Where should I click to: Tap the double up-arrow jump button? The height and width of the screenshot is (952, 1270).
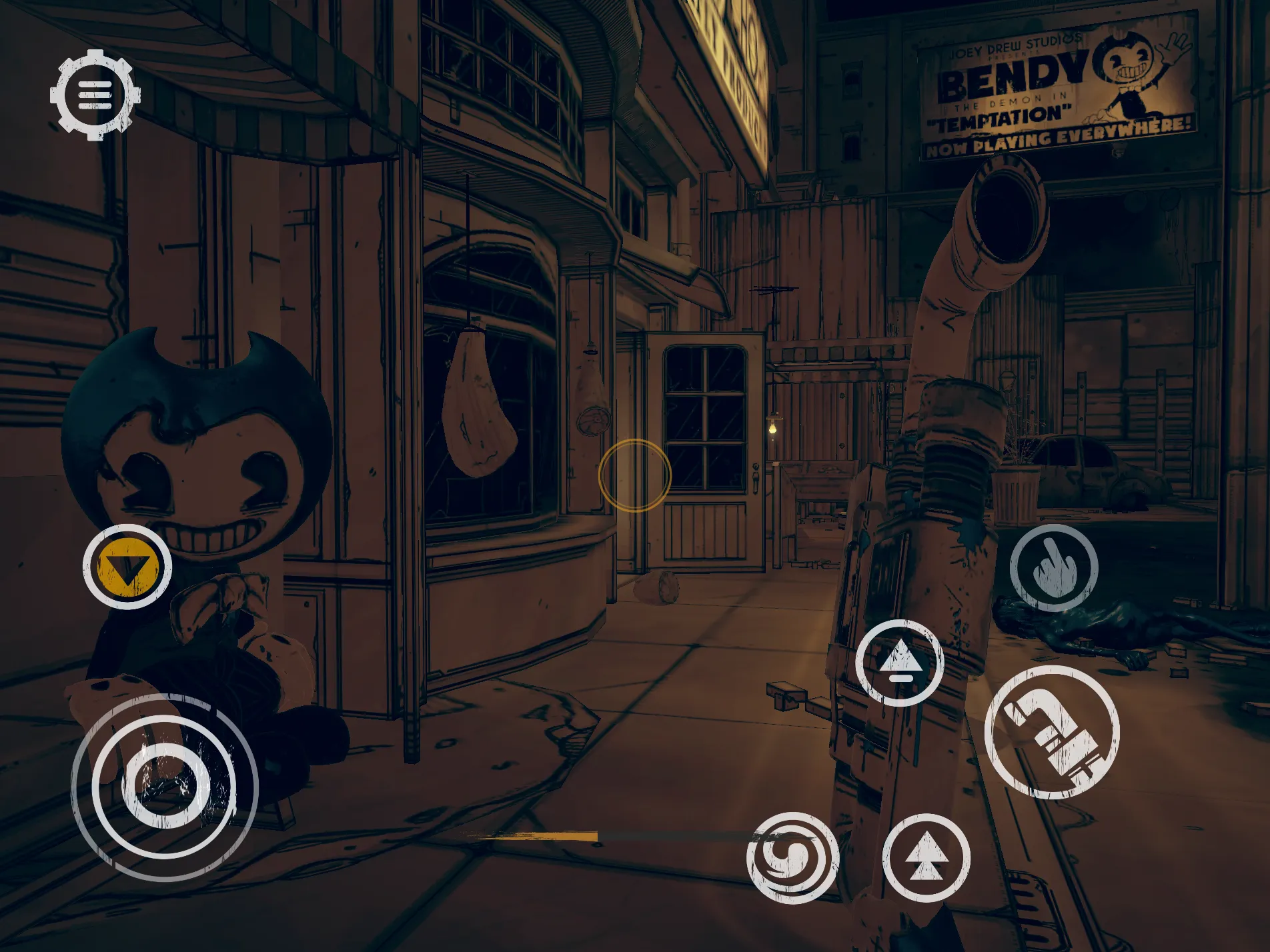926,858
